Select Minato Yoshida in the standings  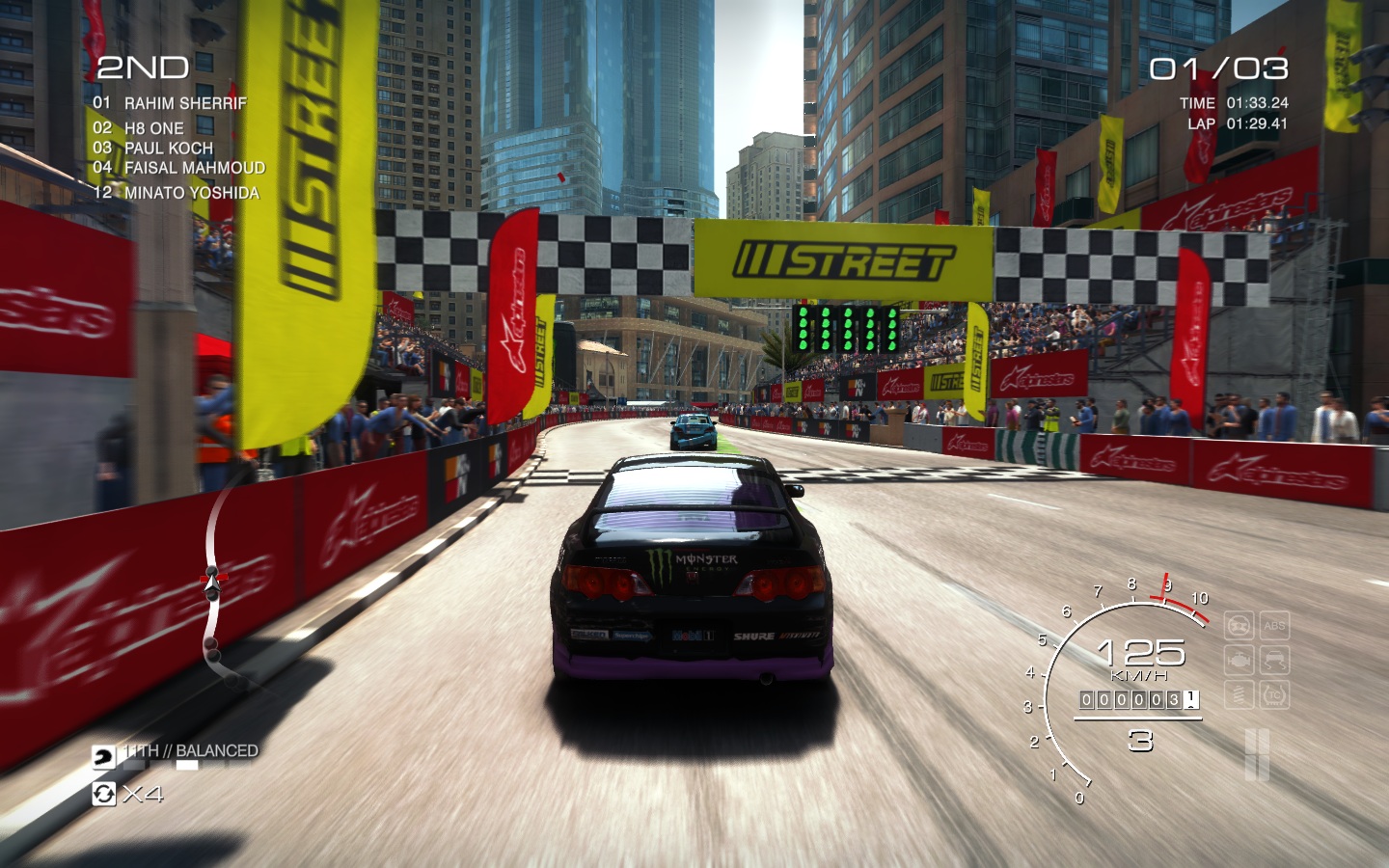tap(191, 193)
